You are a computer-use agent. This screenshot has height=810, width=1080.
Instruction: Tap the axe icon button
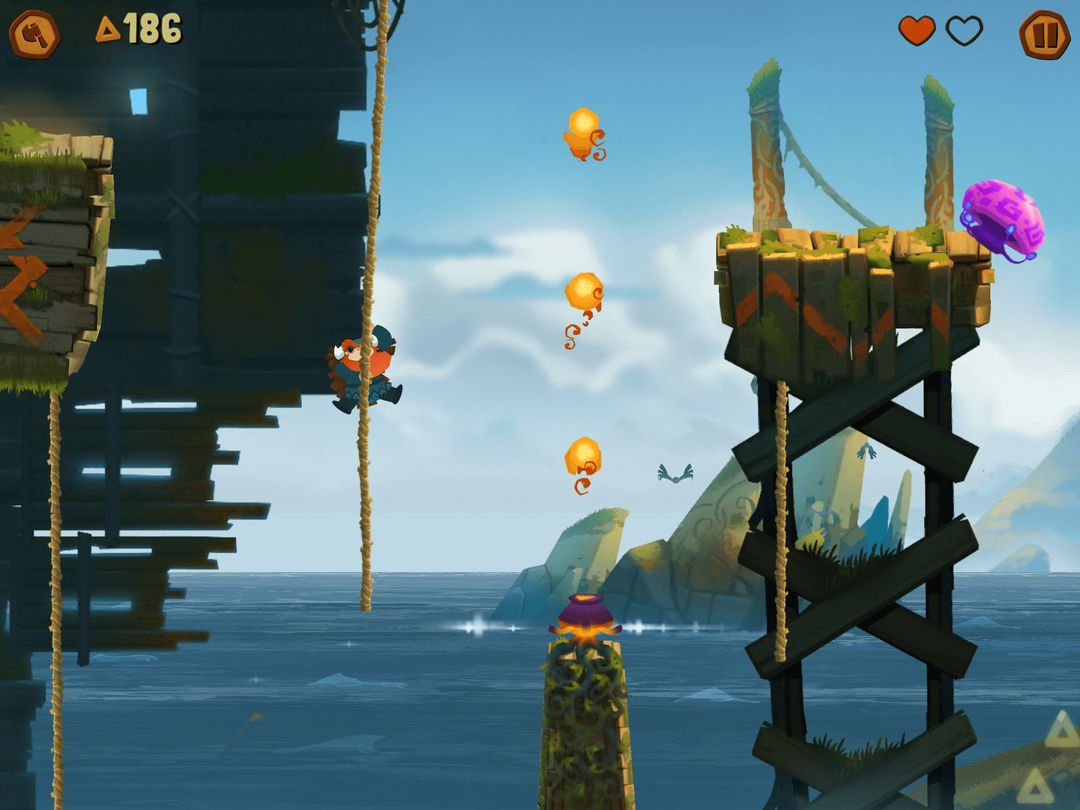(34, 34)
